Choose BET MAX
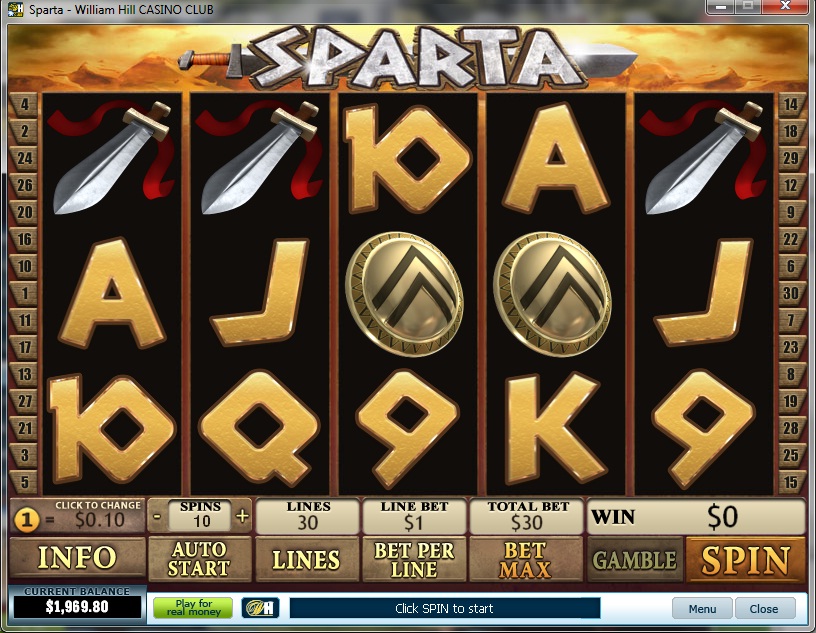This screenshot has width=816, height=633. coord(526,560)
